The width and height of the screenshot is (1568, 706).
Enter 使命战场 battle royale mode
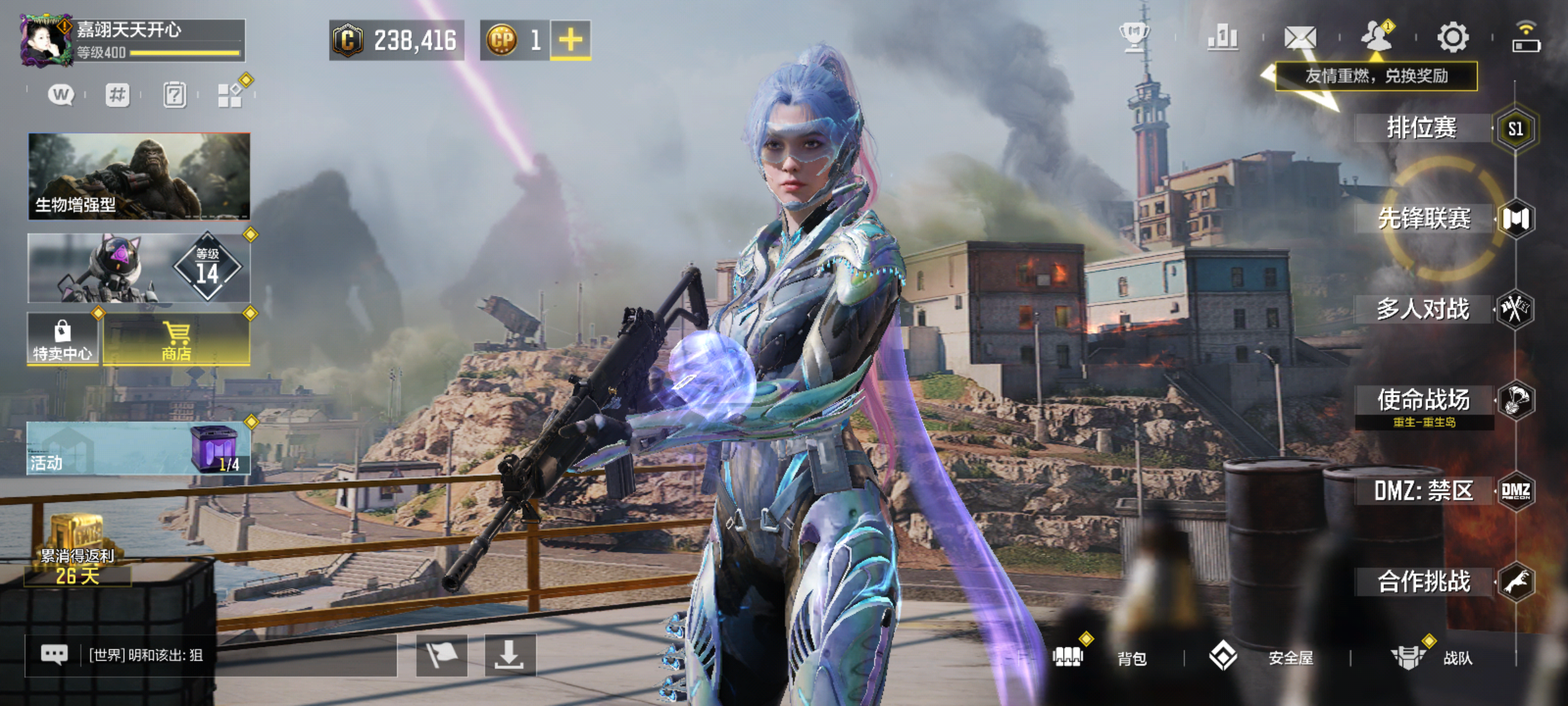click(x=1424, y=400)
